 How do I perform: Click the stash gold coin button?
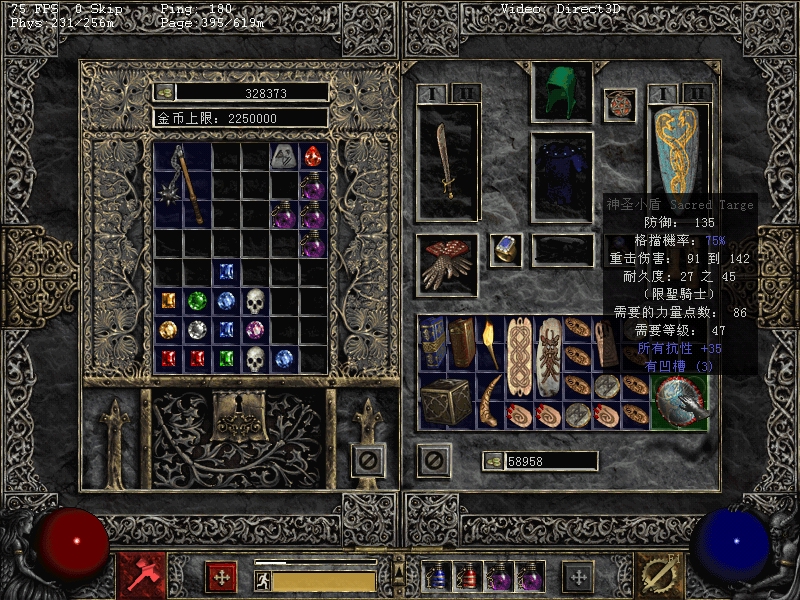[x=165, y=92]
